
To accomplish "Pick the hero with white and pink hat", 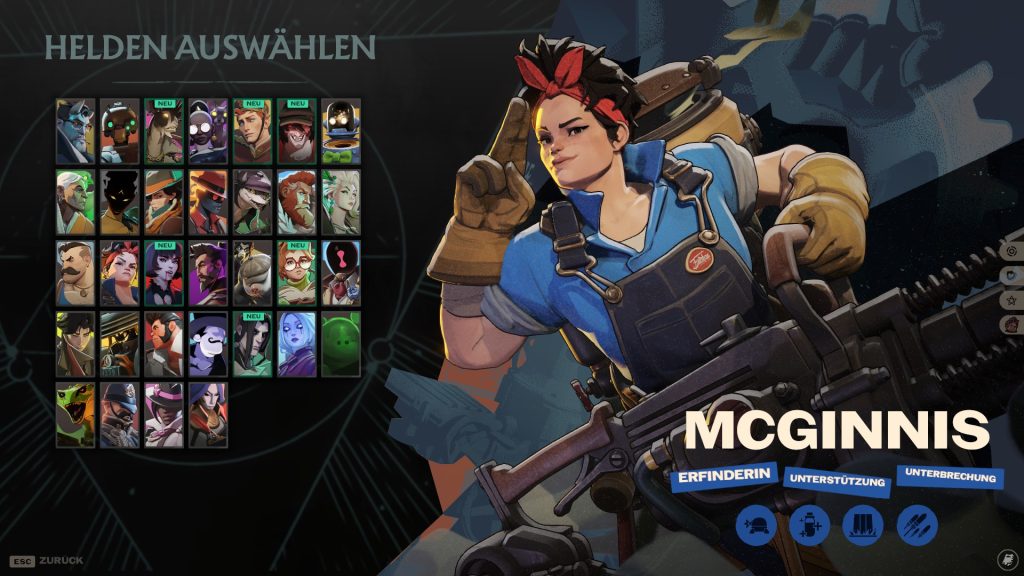I will (x=164, y=415).
